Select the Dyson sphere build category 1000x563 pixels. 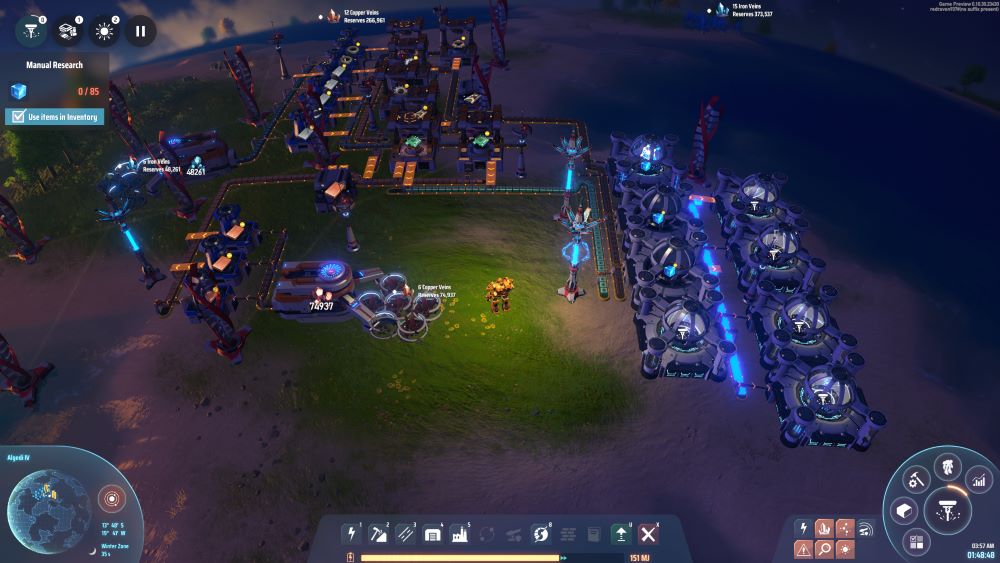coord(541,534)
